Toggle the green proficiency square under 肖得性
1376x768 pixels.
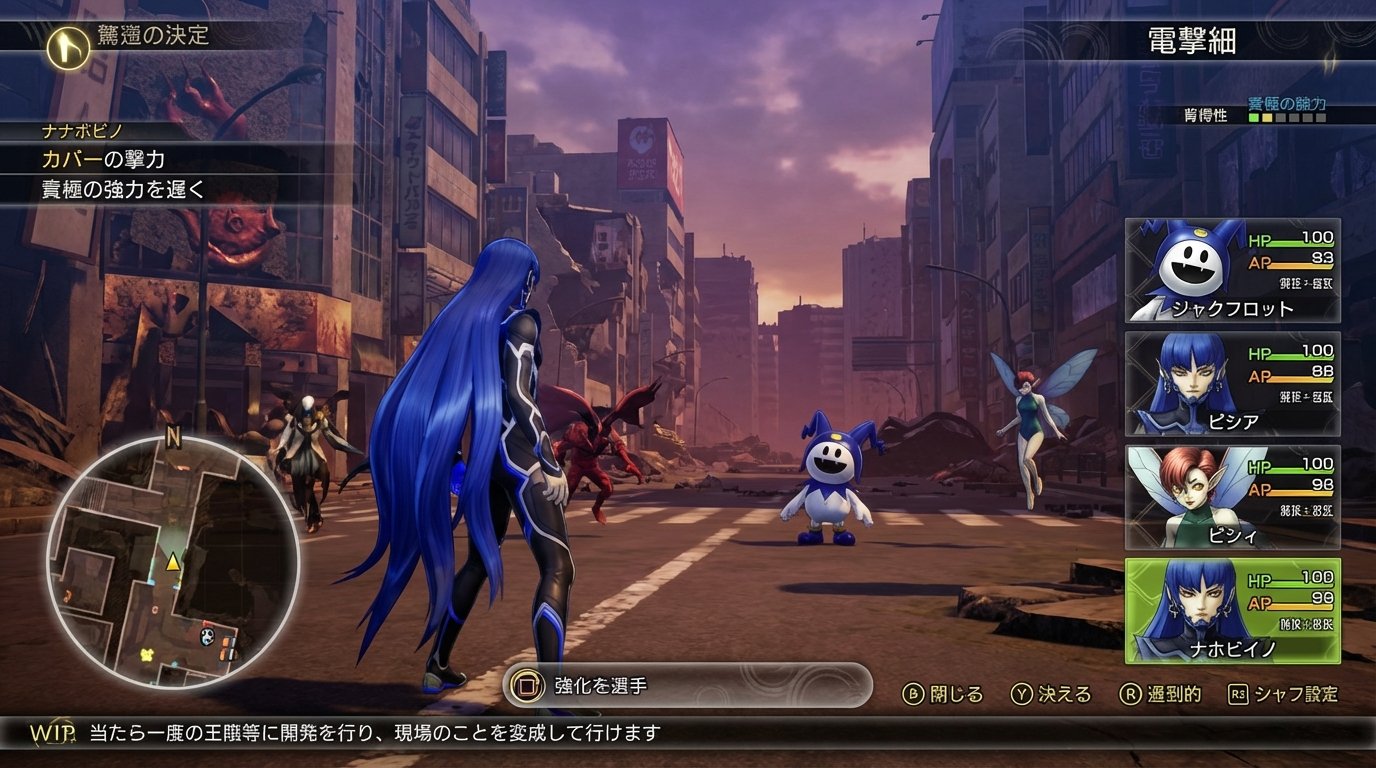[1252, 118]
